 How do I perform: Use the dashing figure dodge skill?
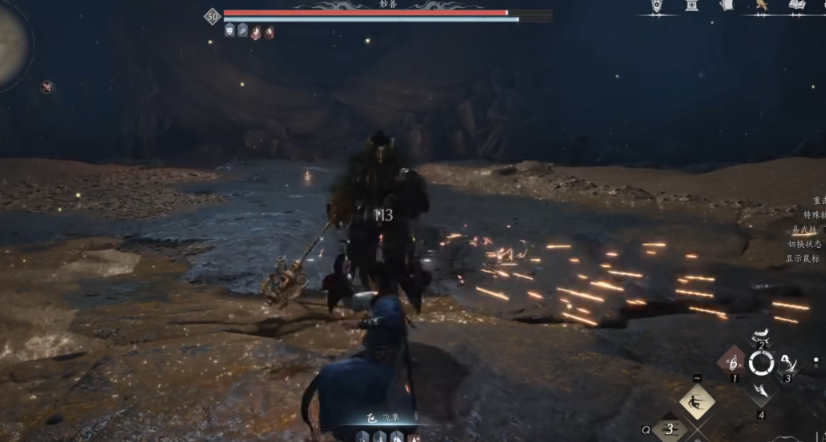coord(697,403)
